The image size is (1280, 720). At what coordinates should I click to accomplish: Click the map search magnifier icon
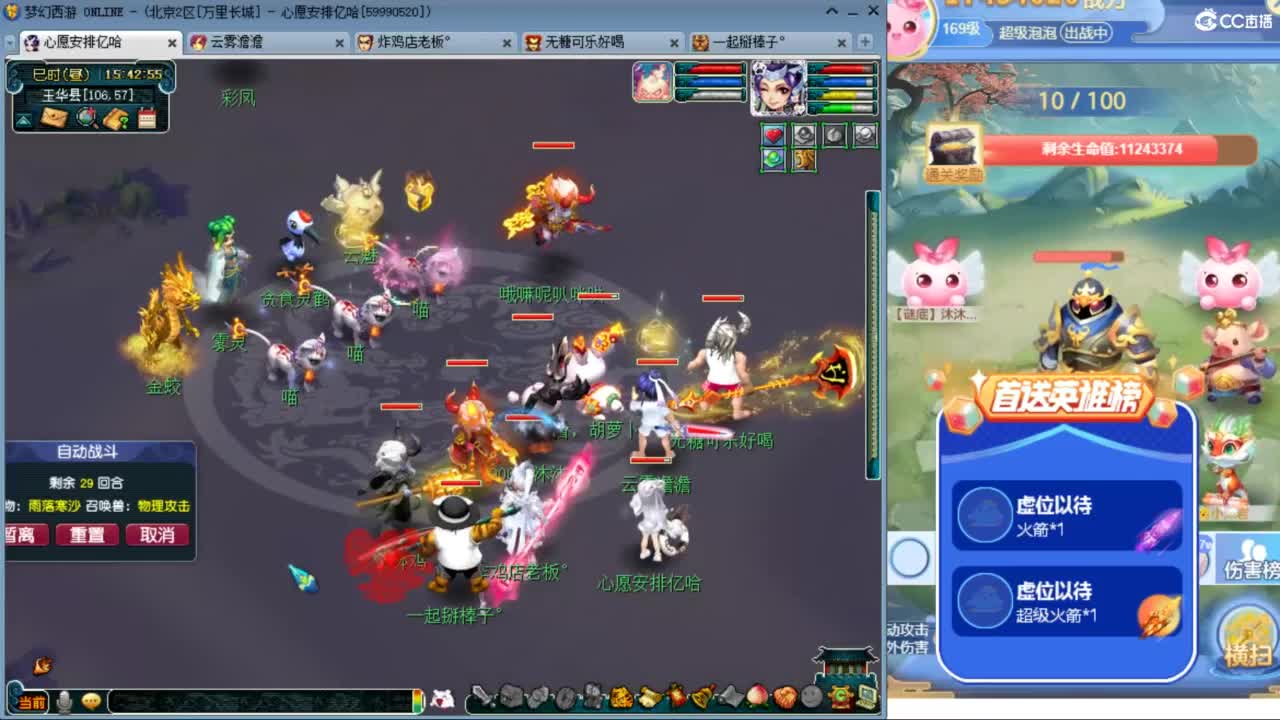[x=85, y=117]
